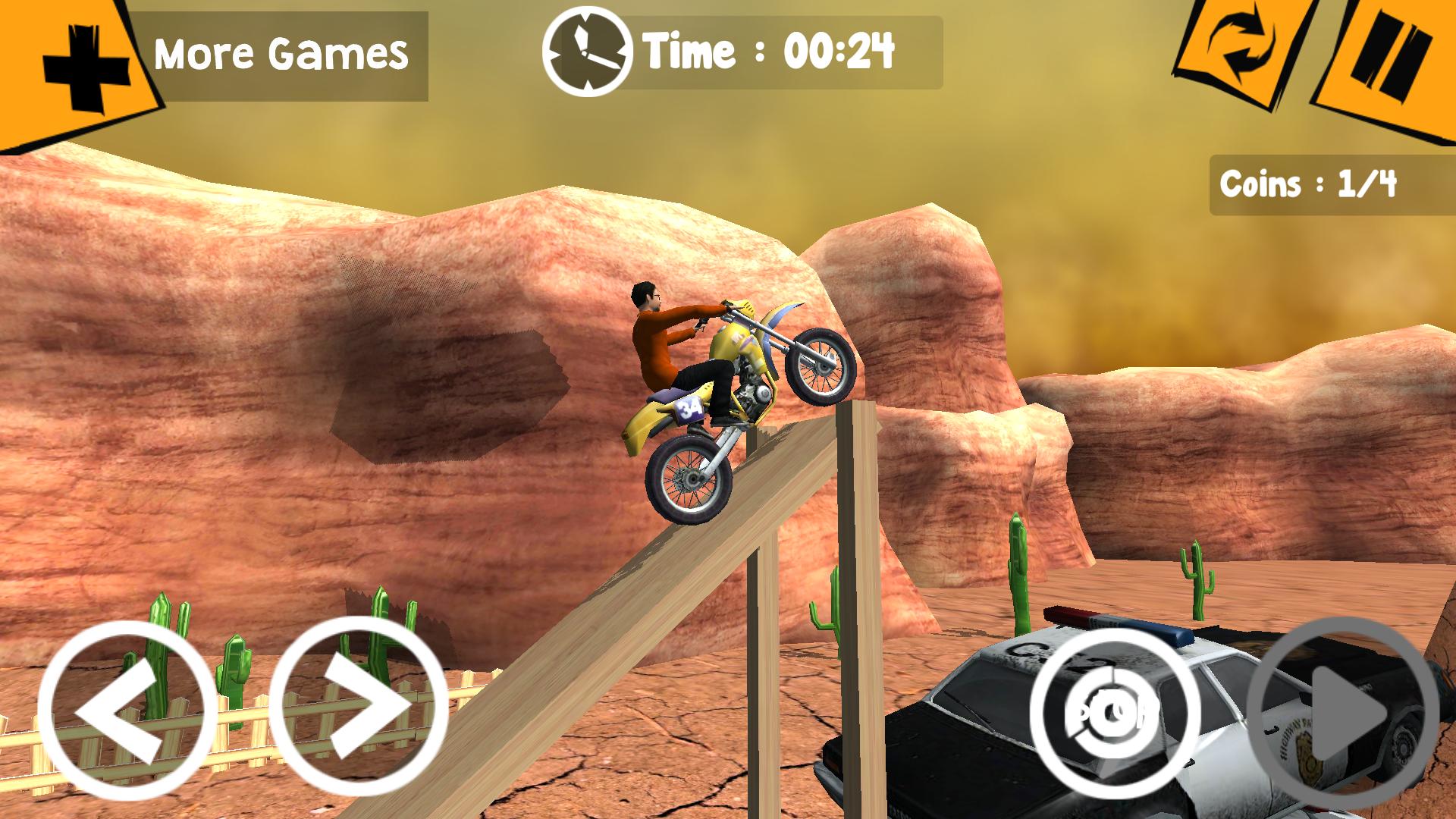Tap the clock icon next to the timer
Screen dimensions: 1456x819
tap(588, 49)
